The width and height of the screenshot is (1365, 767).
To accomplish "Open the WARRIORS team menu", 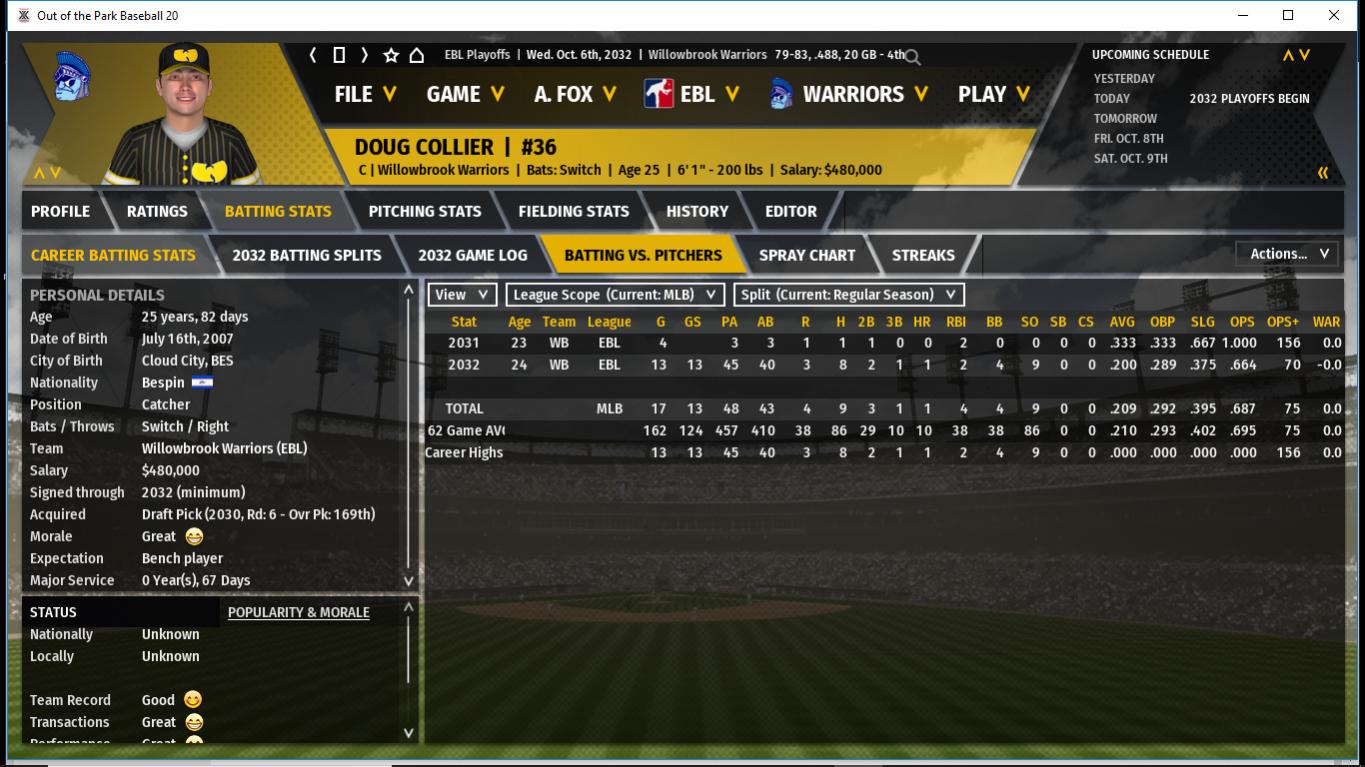I will click(x=850, y=94).
